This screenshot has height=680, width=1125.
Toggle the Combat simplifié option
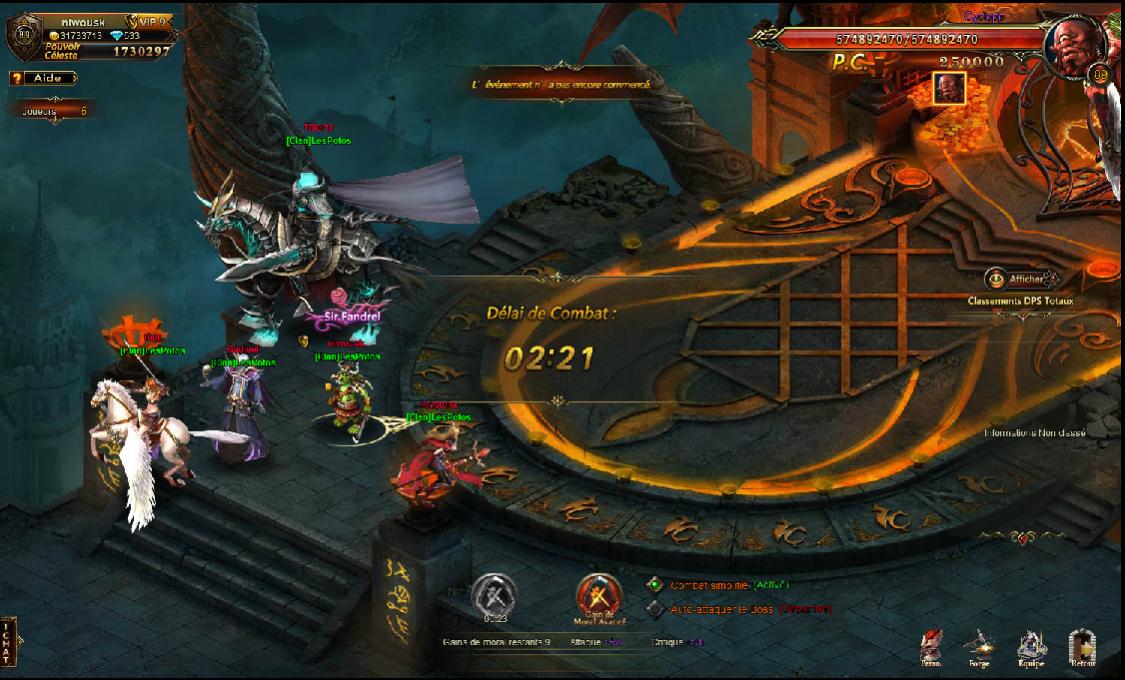[x=655, y=585]
